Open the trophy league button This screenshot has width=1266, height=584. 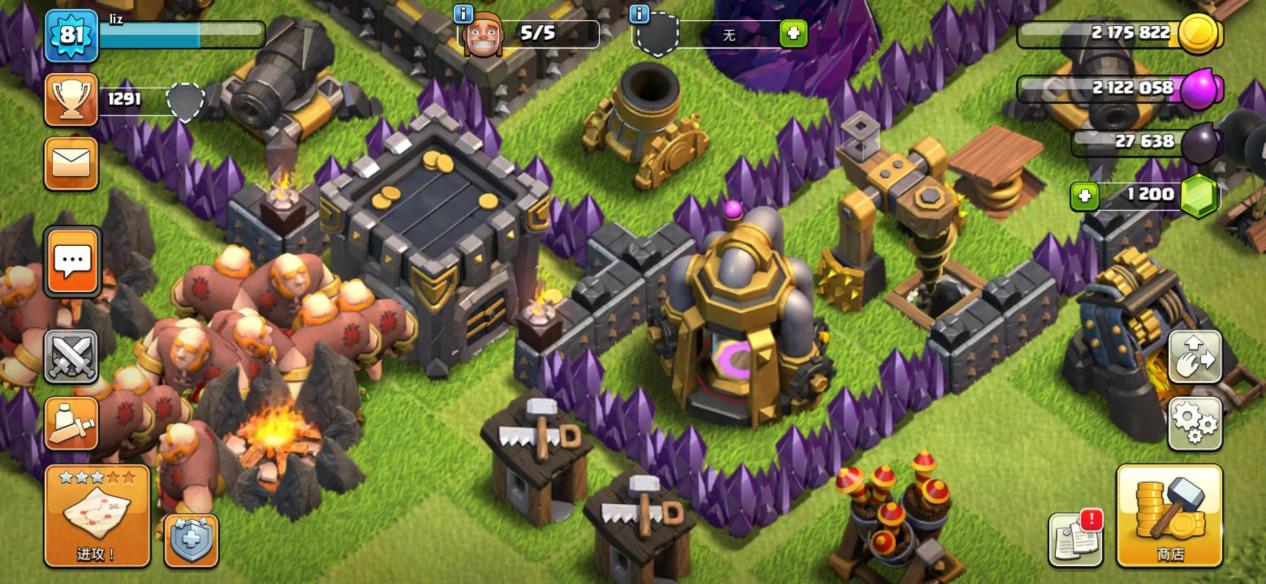tap(71, 99)
